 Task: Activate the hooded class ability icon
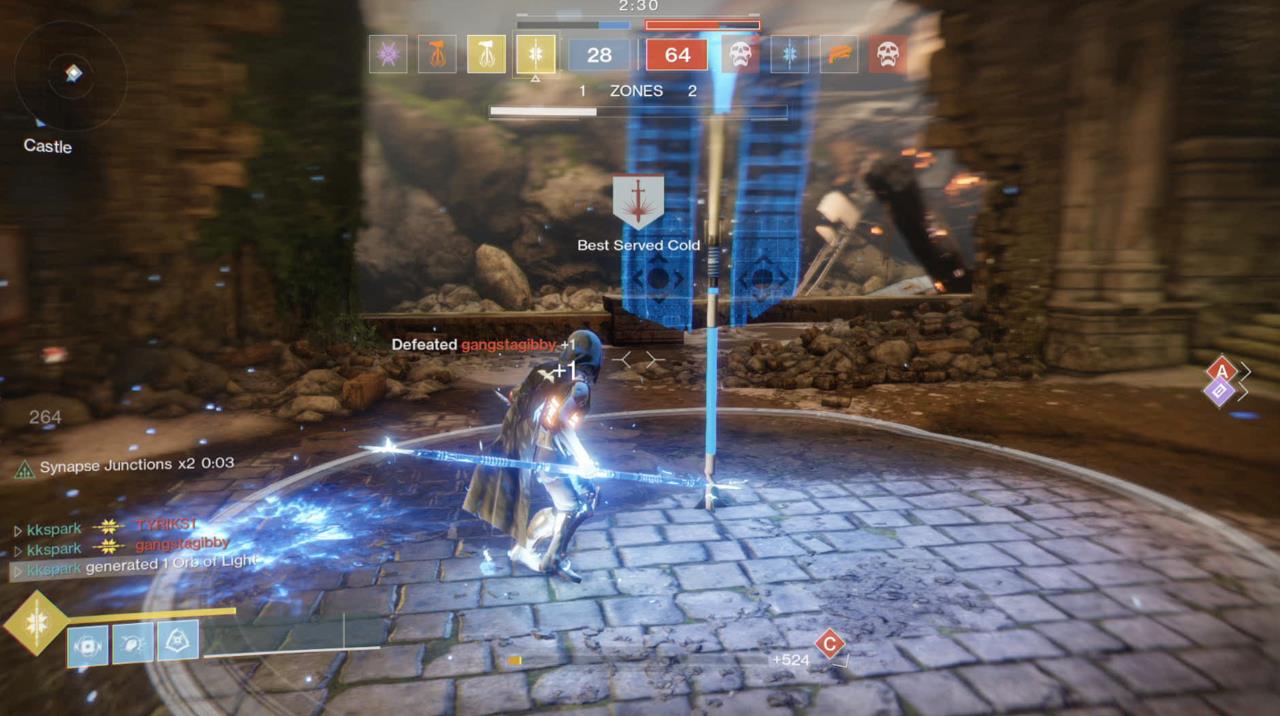pyautogui.click(x=177, y=641)
